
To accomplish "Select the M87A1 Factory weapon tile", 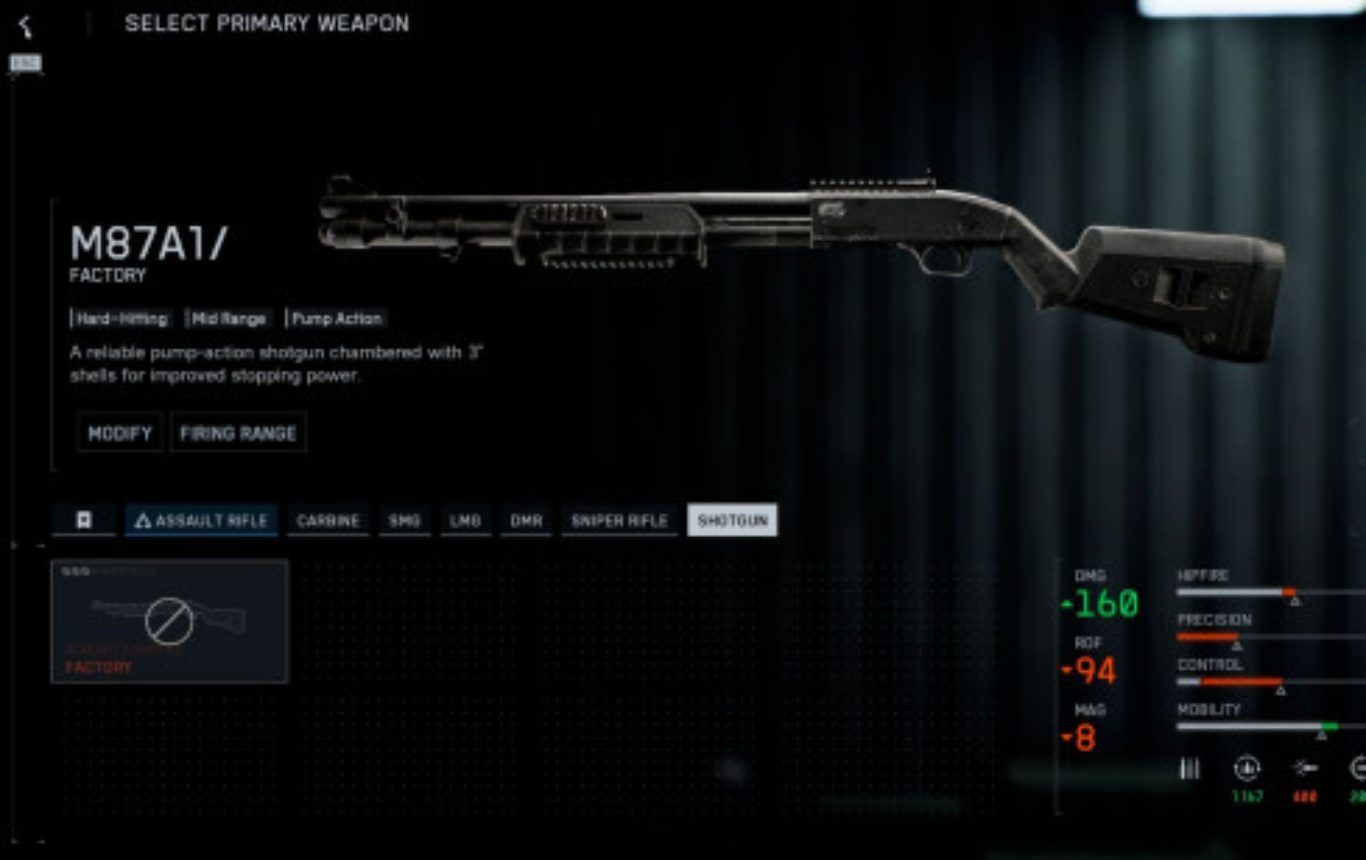I will point(169,621).
